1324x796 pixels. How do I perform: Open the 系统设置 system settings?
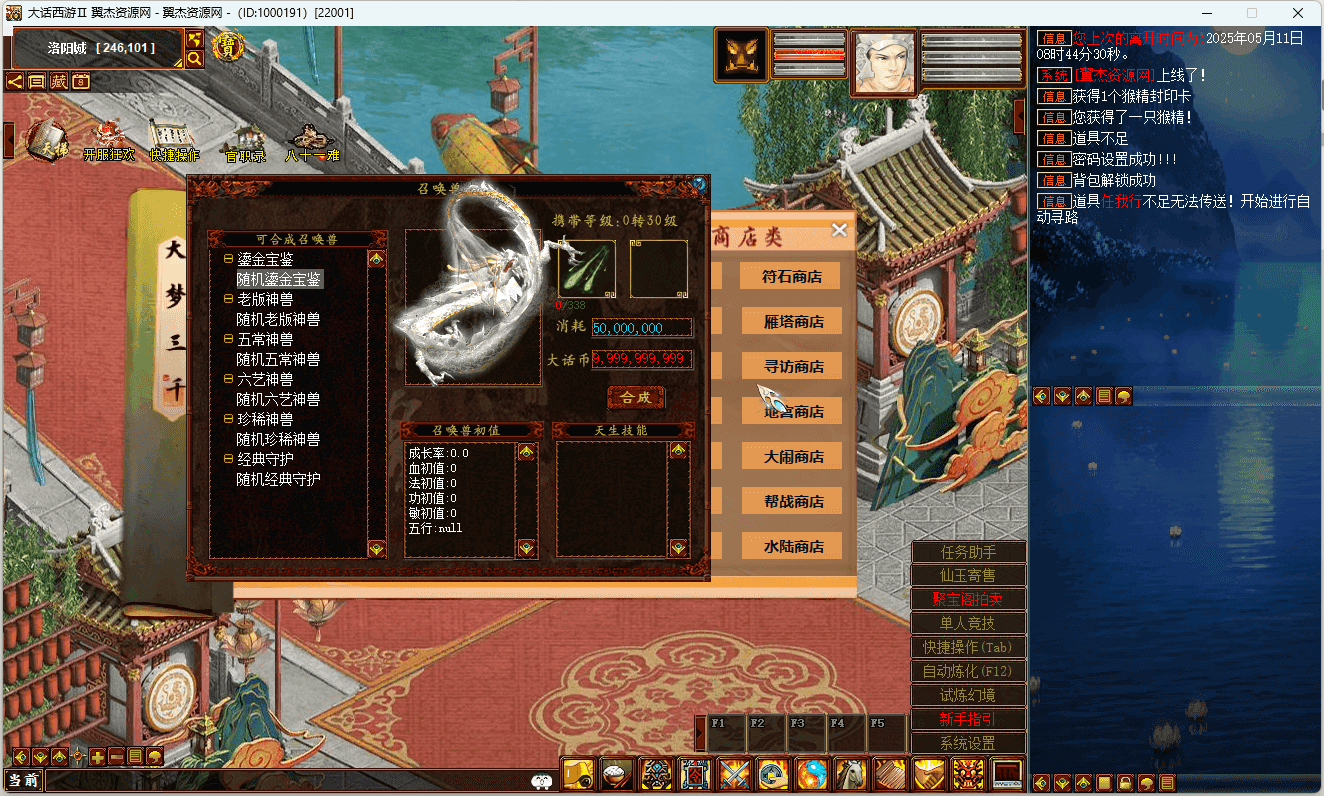968,743
